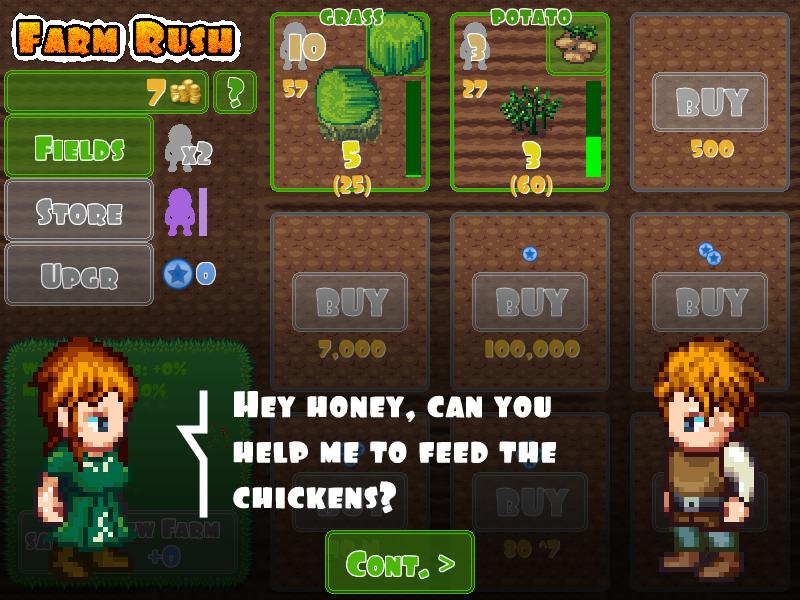The width and height of the screenshot is (800, 600).
Task: Click the purple worker icon
Action: click(x=180, y=212)
